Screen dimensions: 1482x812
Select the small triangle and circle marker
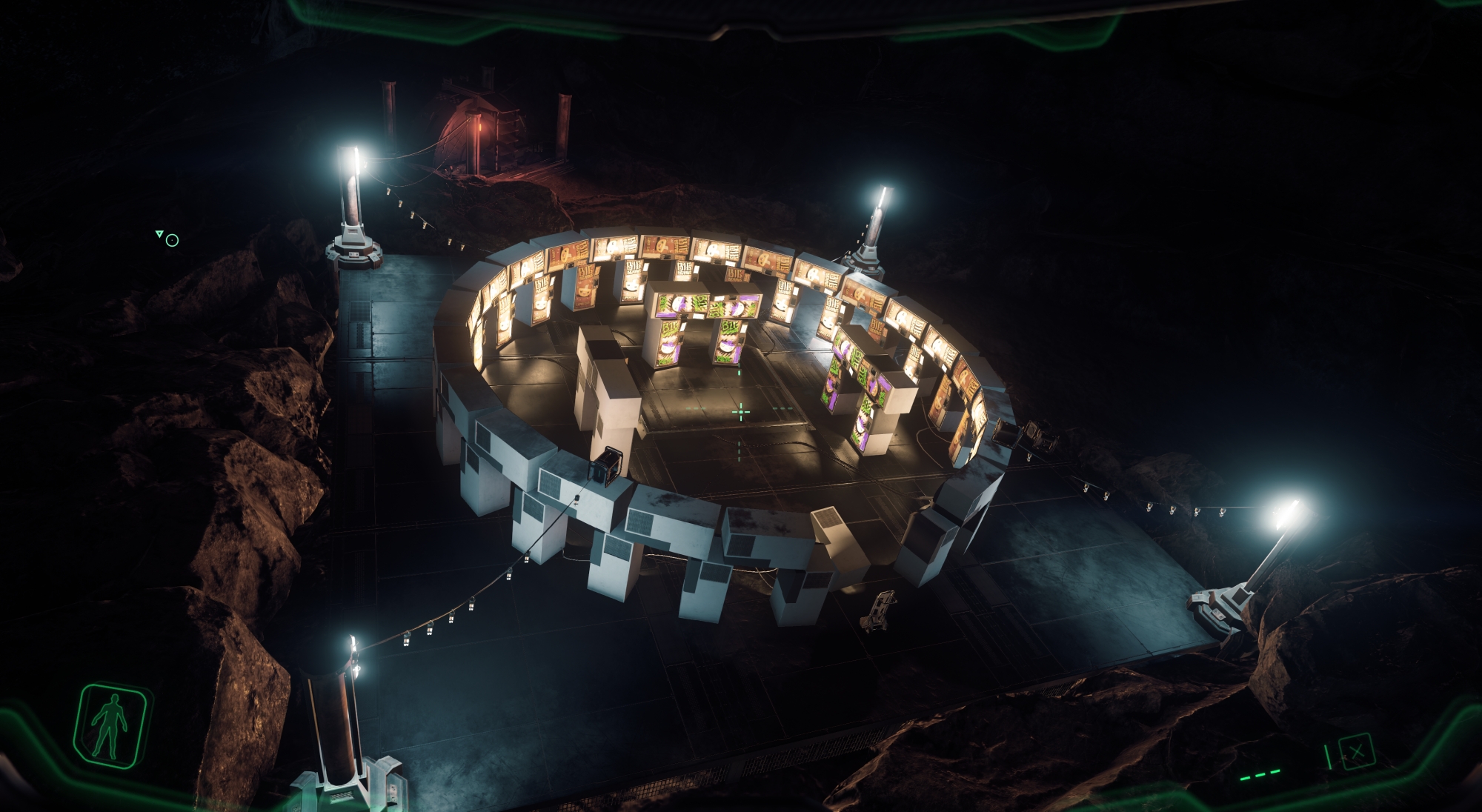coord(167,238)
